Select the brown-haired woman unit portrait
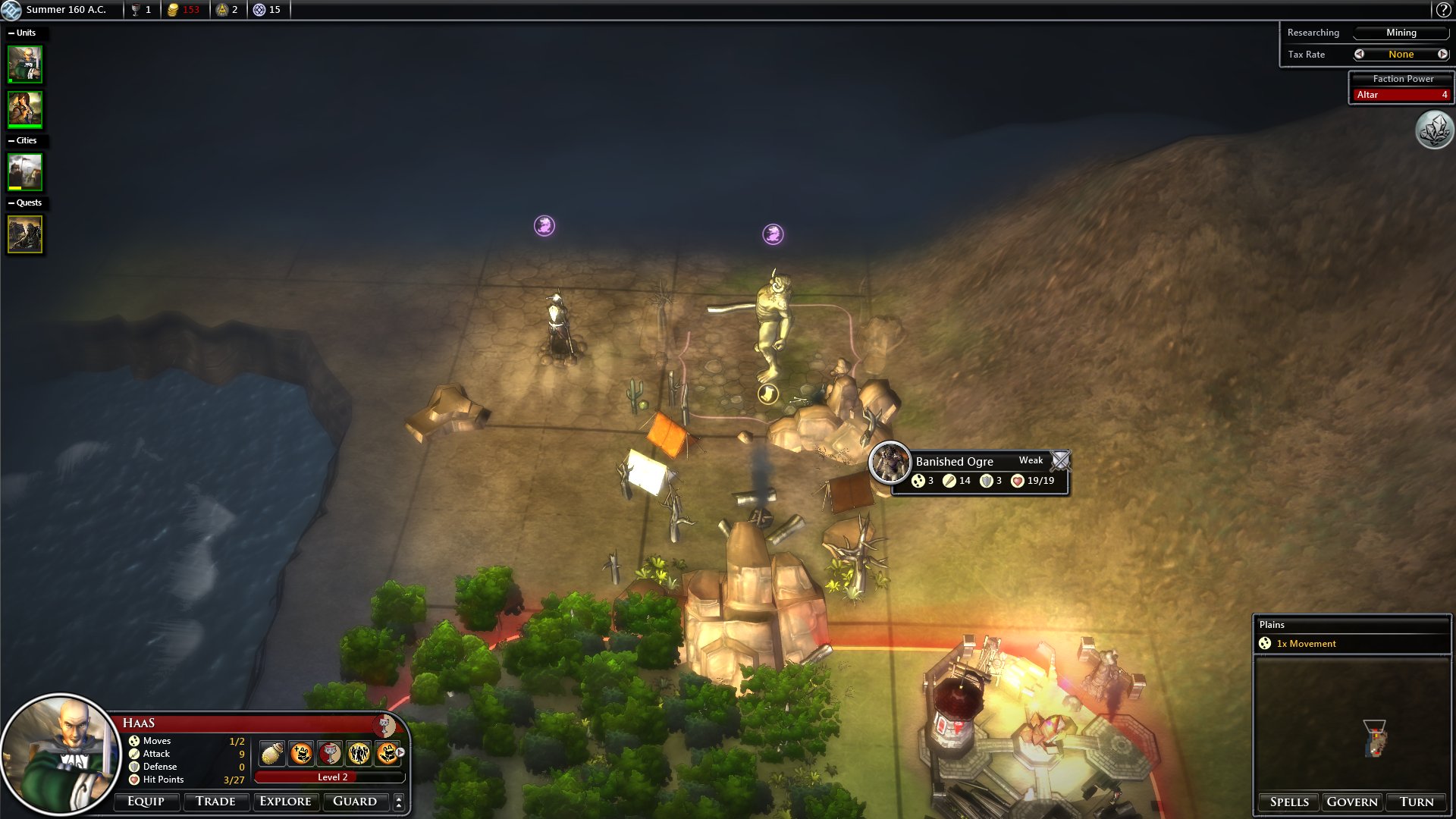This screenshot has width=1456, height=819. point(25,109)
